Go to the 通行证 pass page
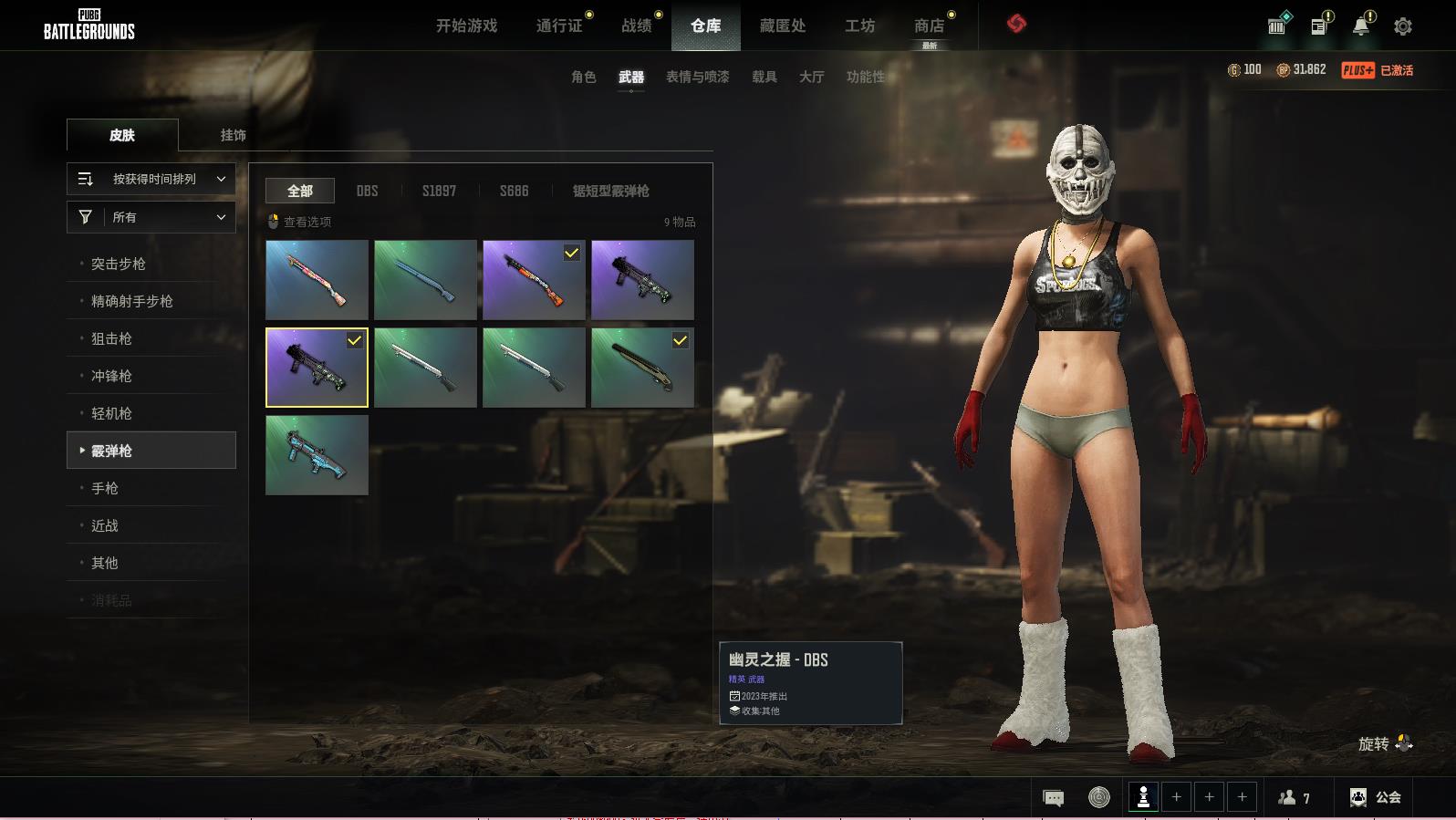The height and width of the screenshot is (820, 1456). (x=559, y=26)
